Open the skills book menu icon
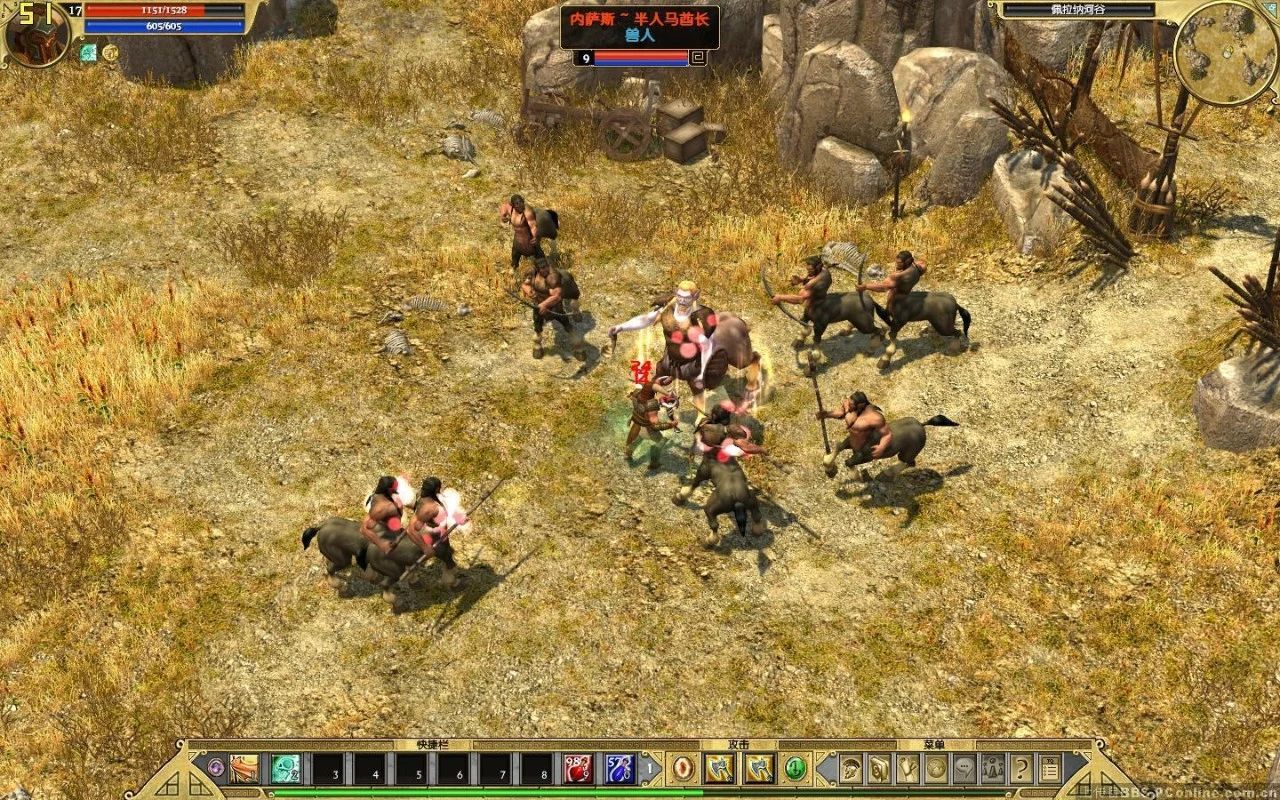Image resolution: width=1280 pixels, height=800 pixels. (x=879, y=769)
